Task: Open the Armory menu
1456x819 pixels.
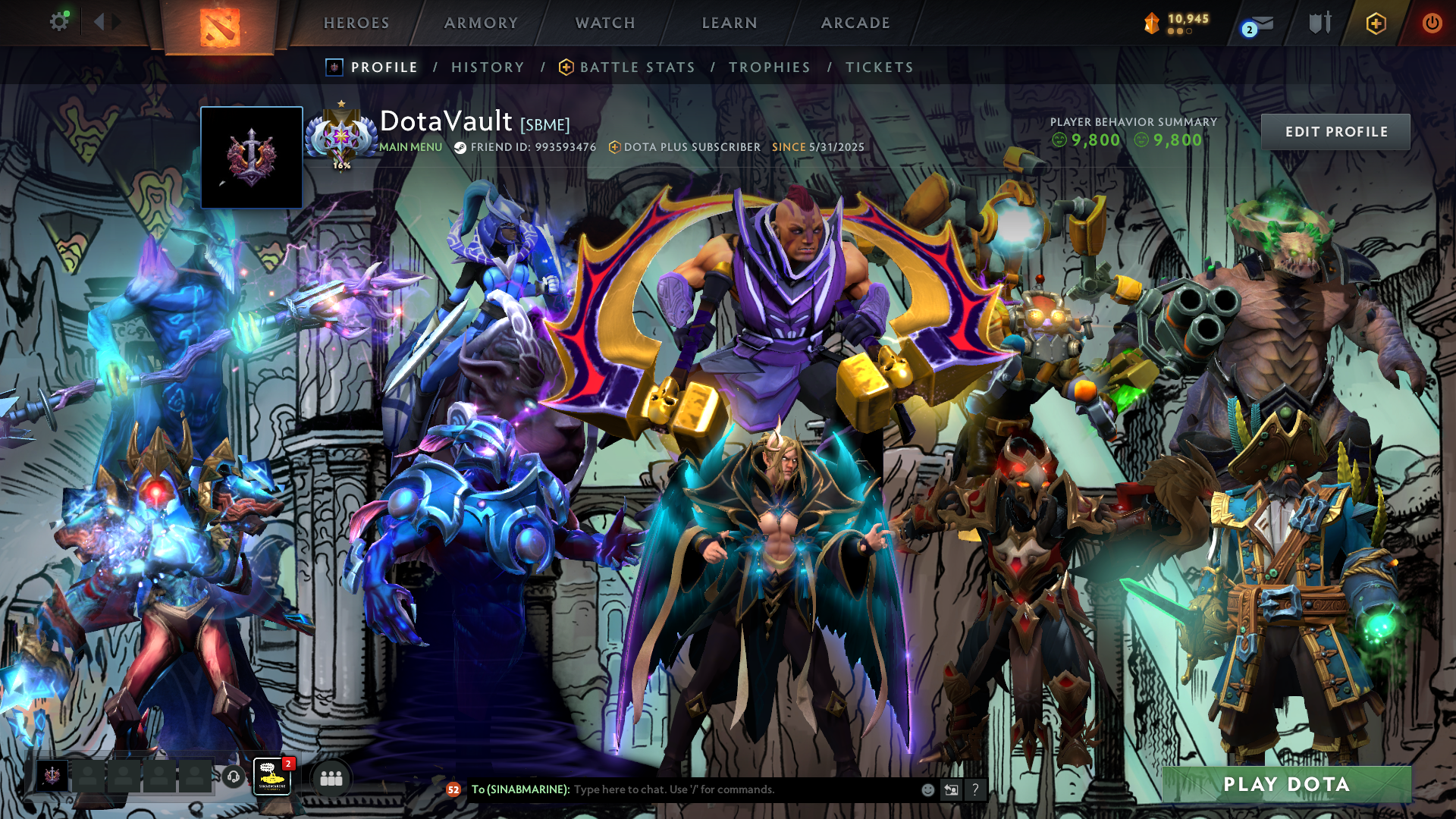Action: click(x=481, y=23)
